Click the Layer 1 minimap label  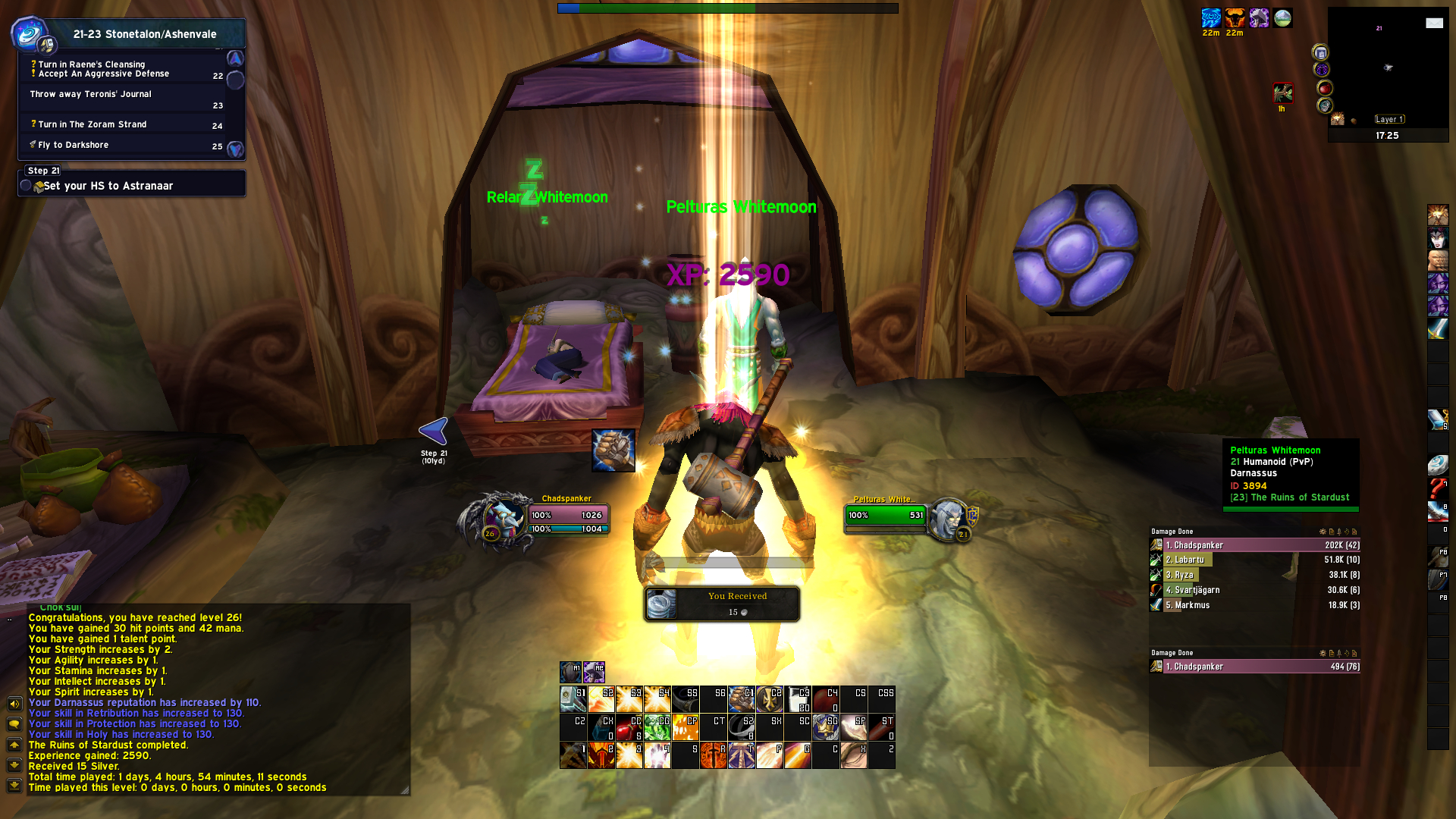[x=1389, y=119]
